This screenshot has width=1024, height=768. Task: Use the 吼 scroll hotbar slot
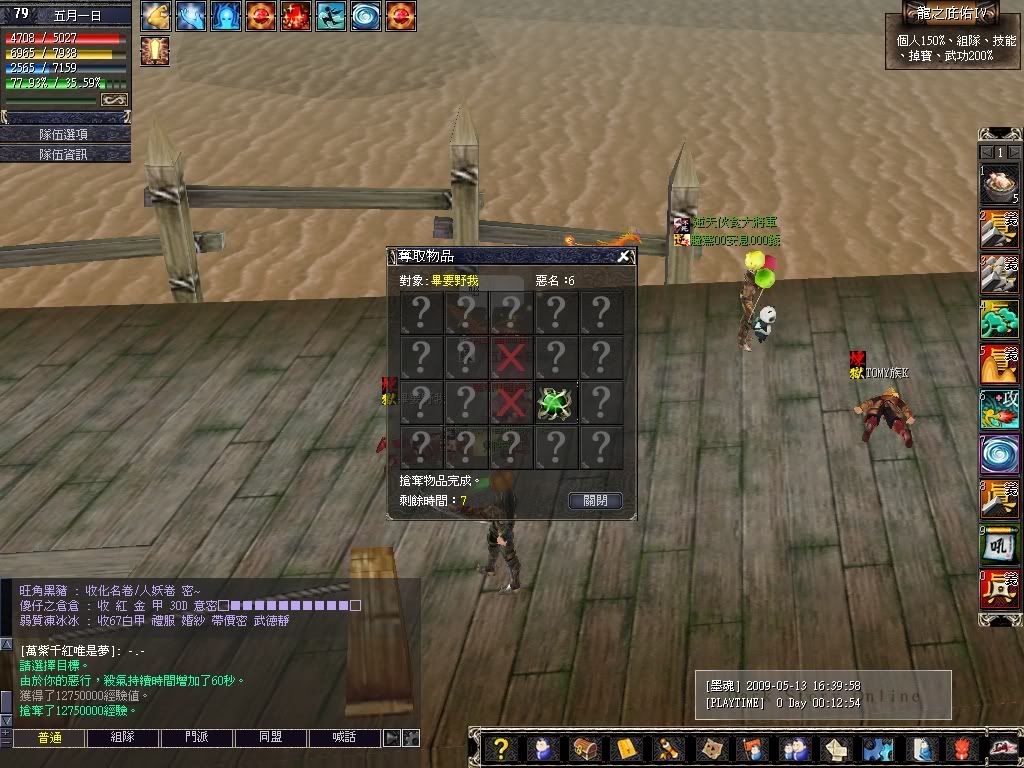click(x=999, y=544)
